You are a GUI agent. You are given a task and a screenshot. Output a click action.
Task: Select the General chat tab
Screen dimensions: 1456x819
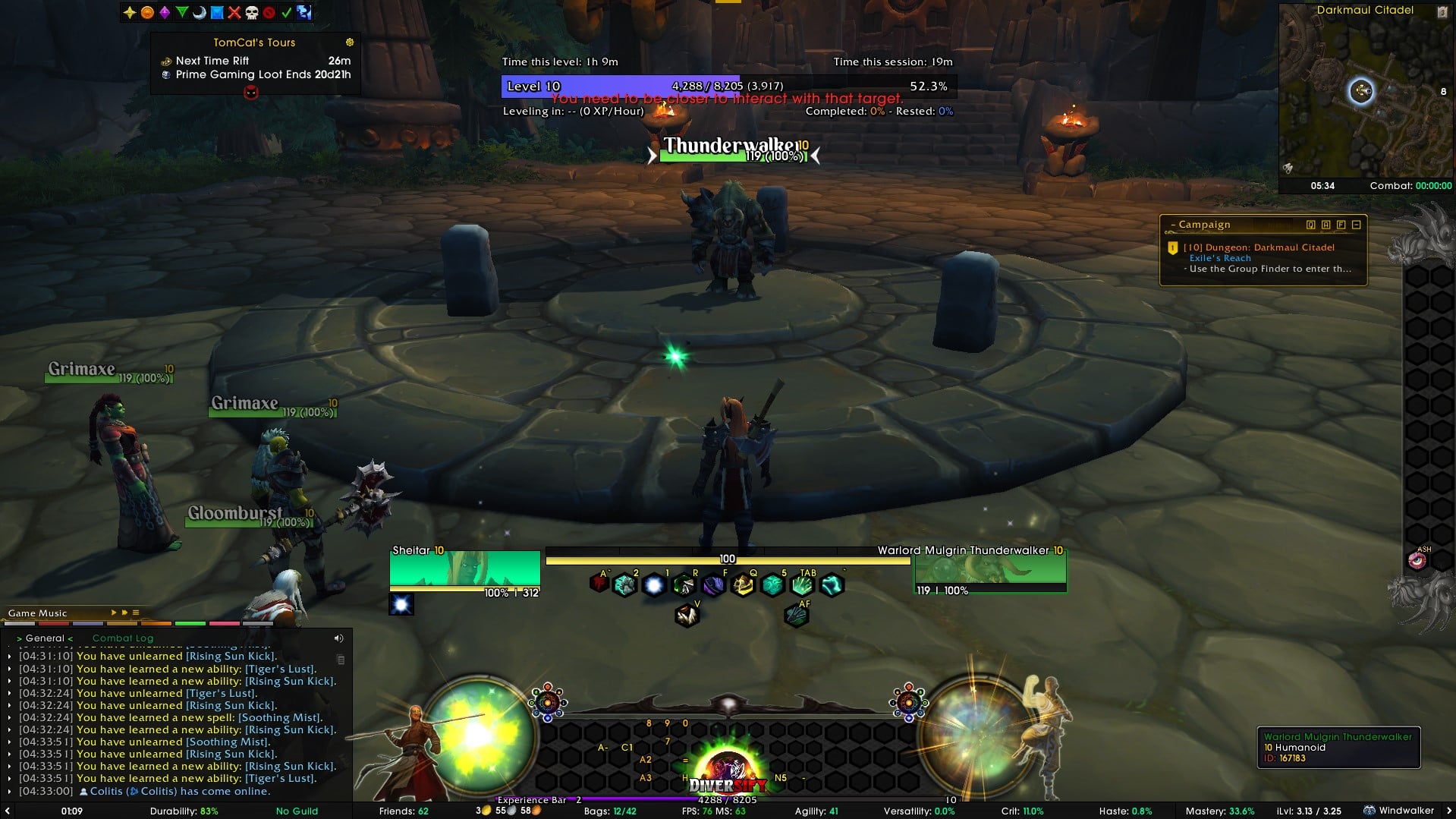(x=45, y=638)
